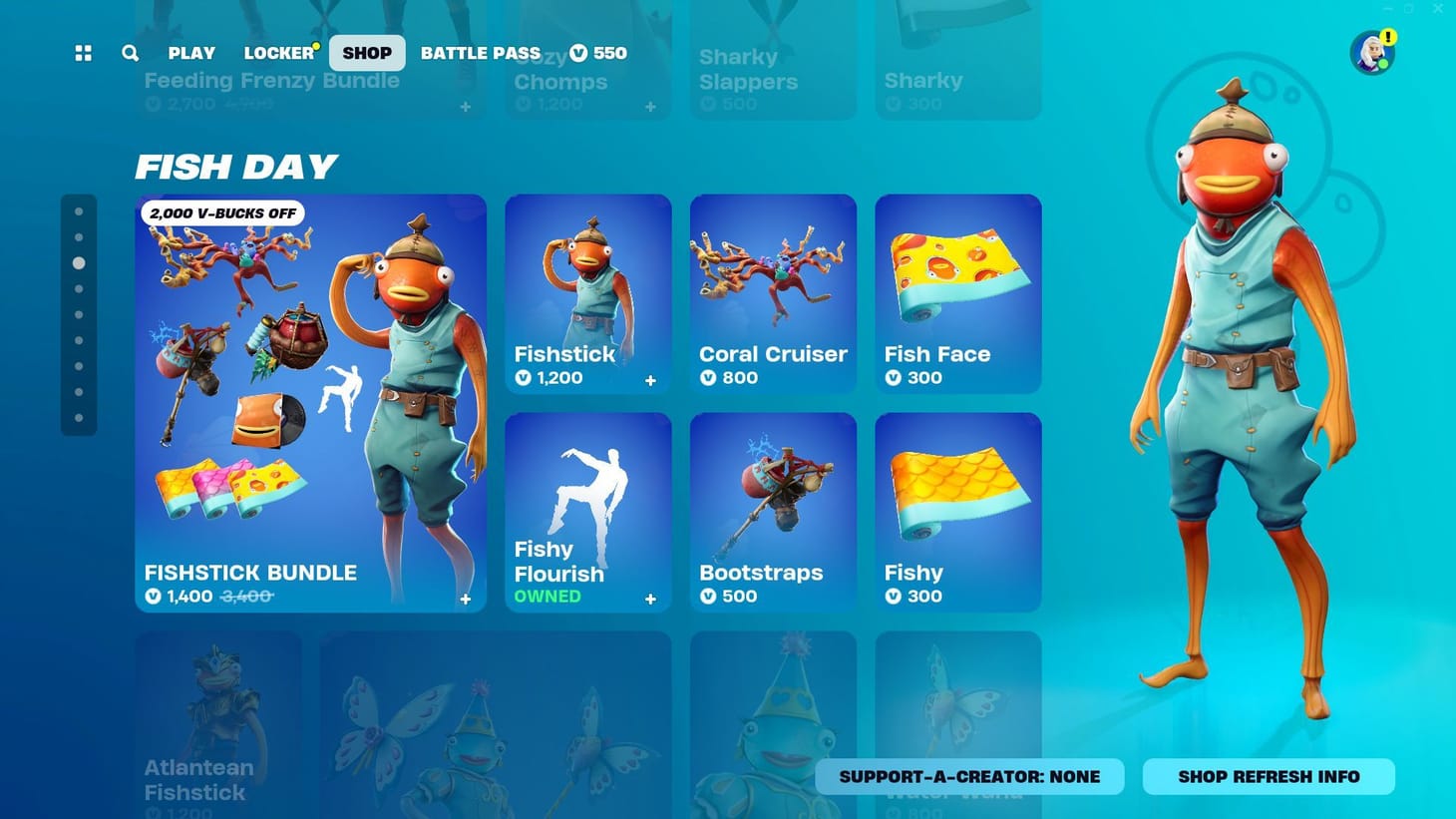Select the topmost page indicator dot
1456x819 pixels.
click(81, 209)
